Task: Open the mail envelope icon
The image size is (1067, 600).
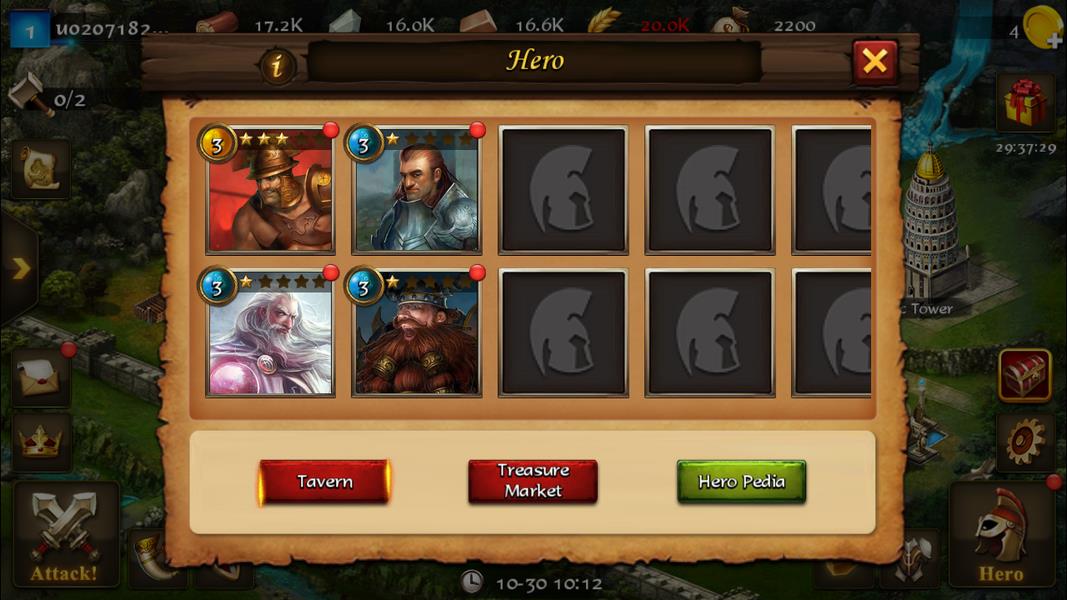Action: [x=41, y=376]
